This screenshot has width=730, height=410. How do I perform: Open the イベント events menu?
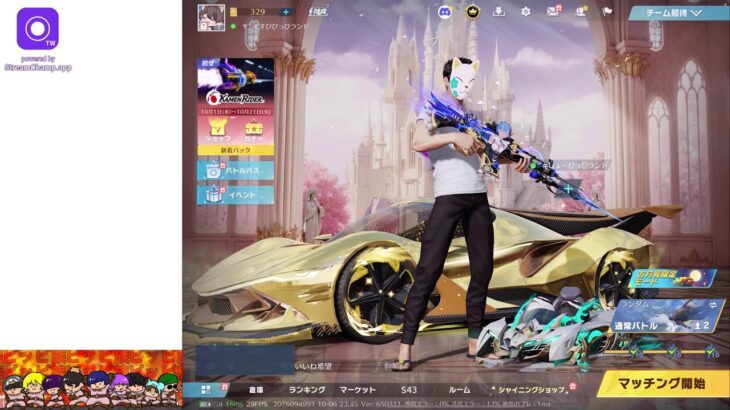pyautogui.click(x=236, y=195)
